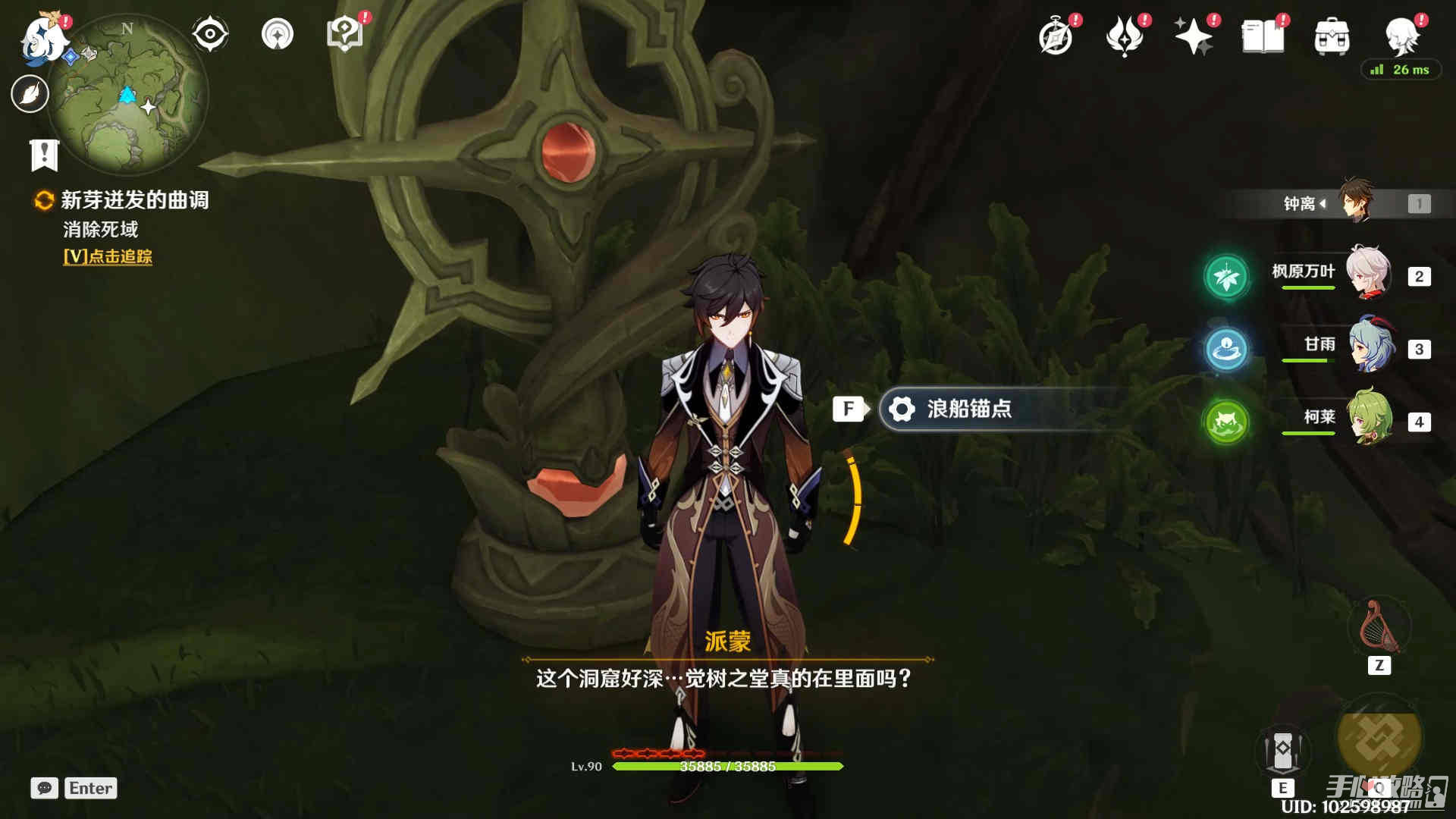Open the Events overview wings icon
Viewport: 1456px width, 819px height.
tap(1125, 34)
